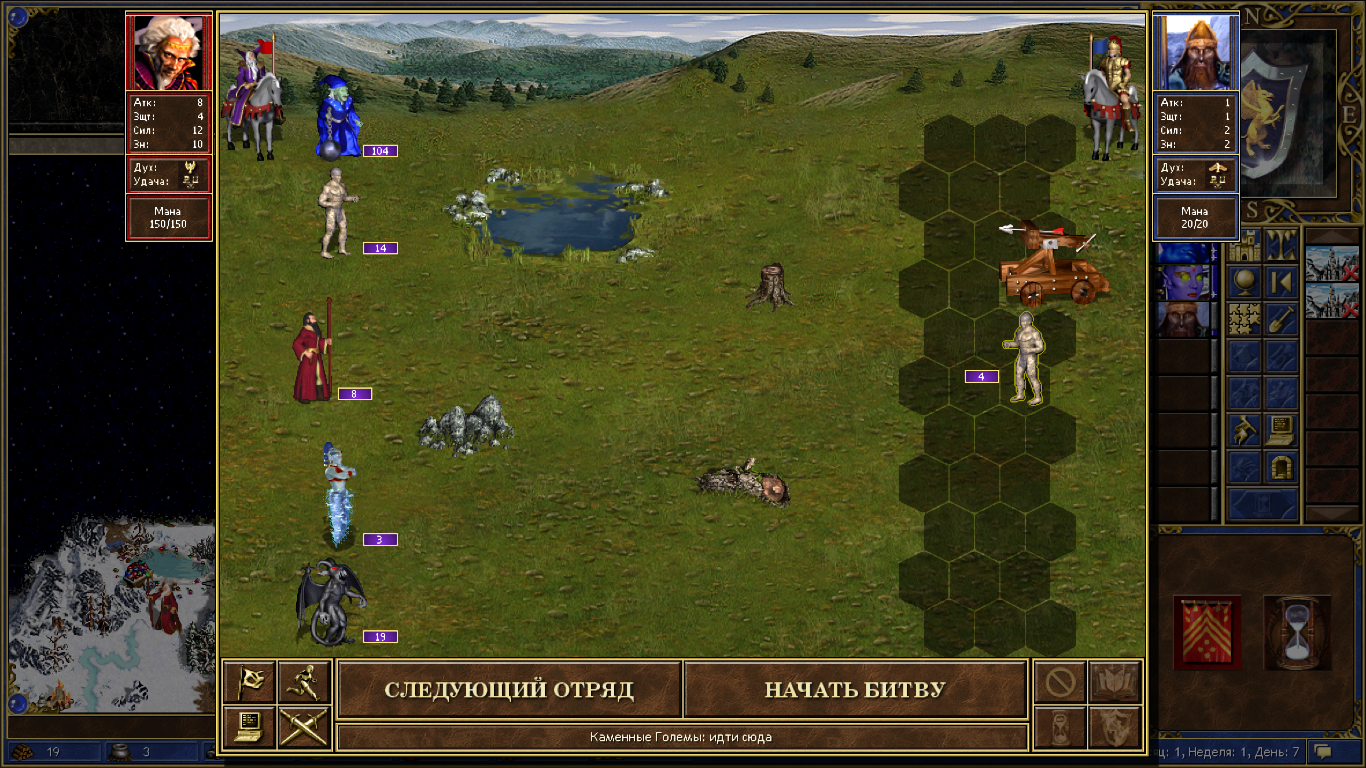Select the blue-skinned hero in the hero list
The width and height of the screenshot is (1366, 768).
pos(1183,282)
